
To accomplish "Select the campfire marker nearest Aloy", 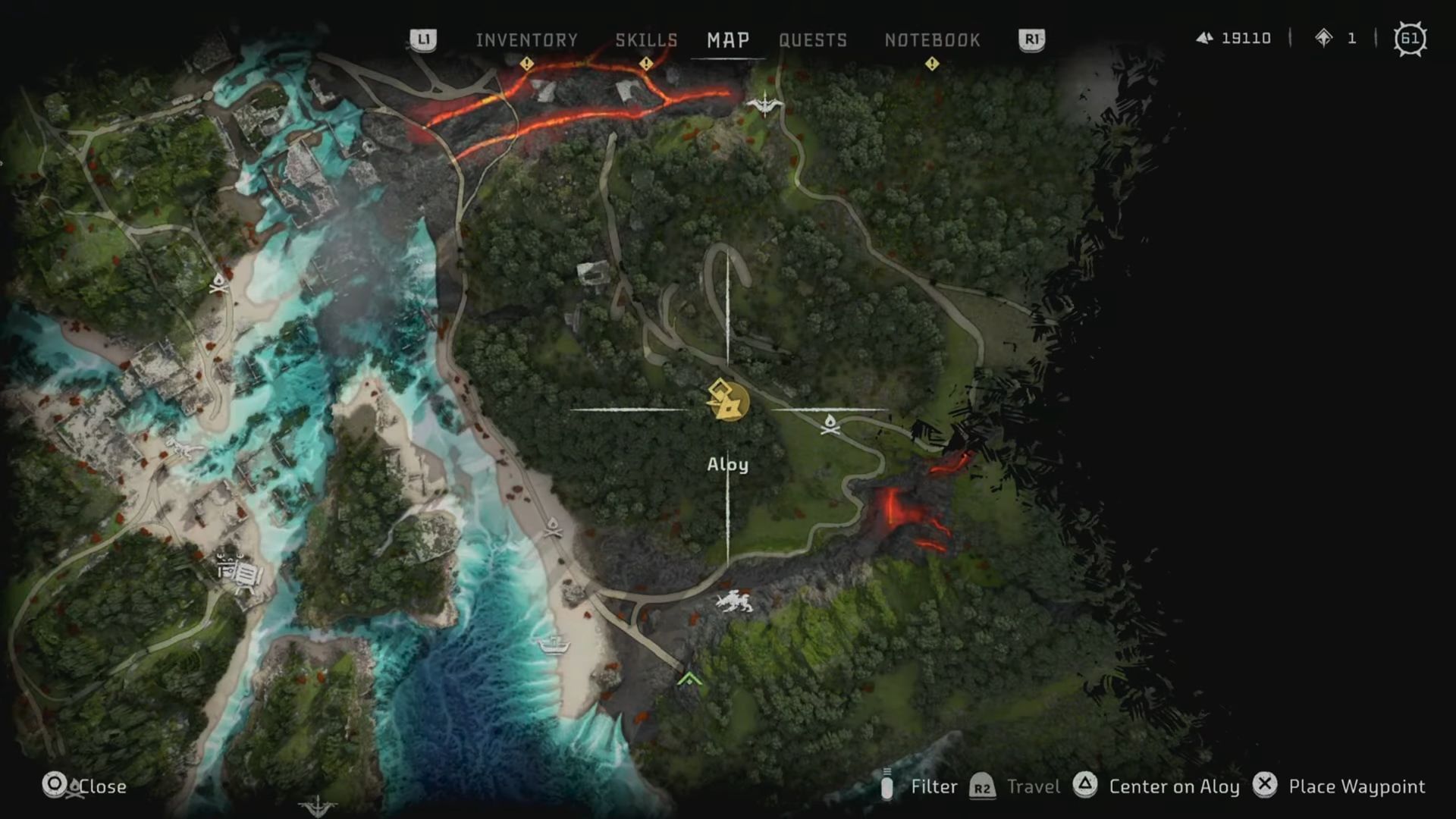I will click(830, 425).
